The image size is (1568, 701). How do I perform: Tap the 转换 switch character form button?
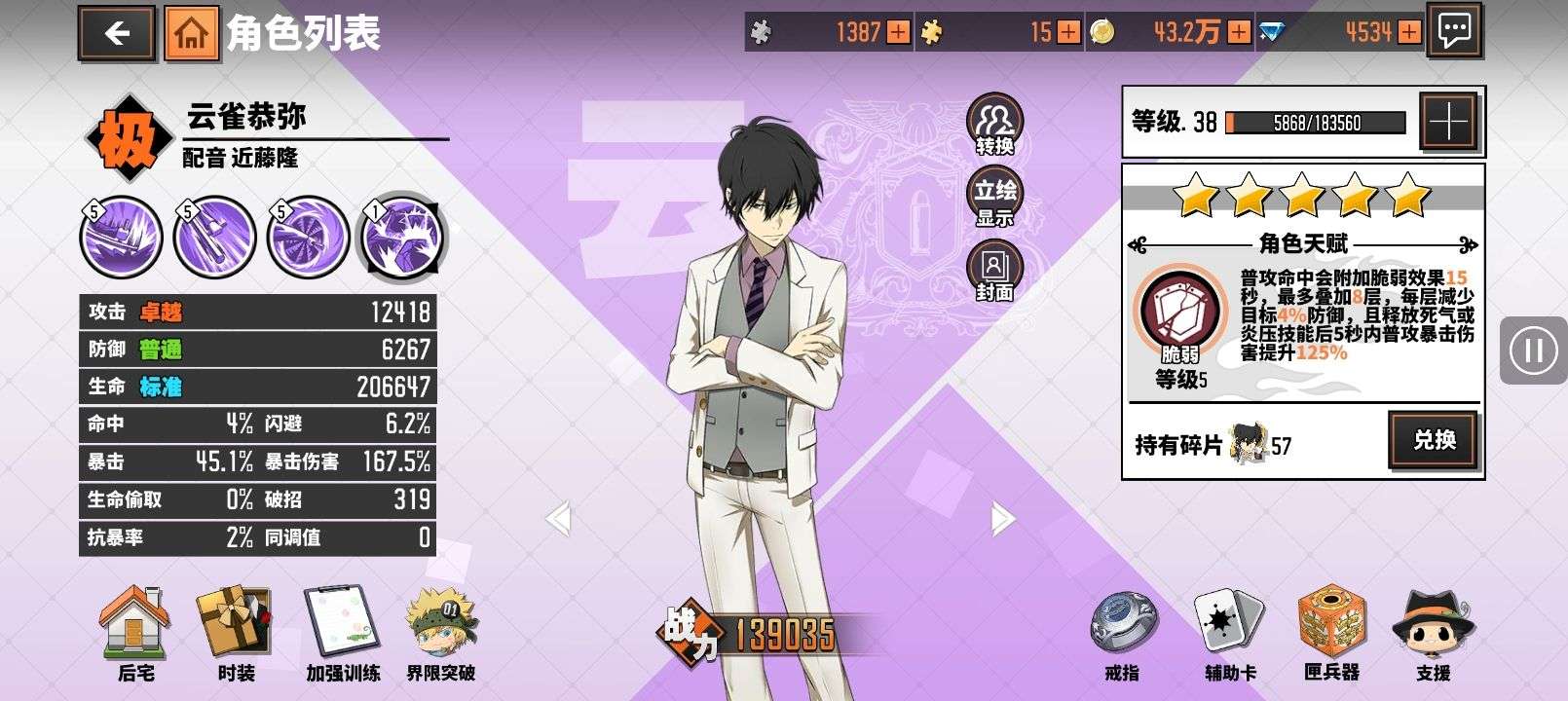click(994, 127)
